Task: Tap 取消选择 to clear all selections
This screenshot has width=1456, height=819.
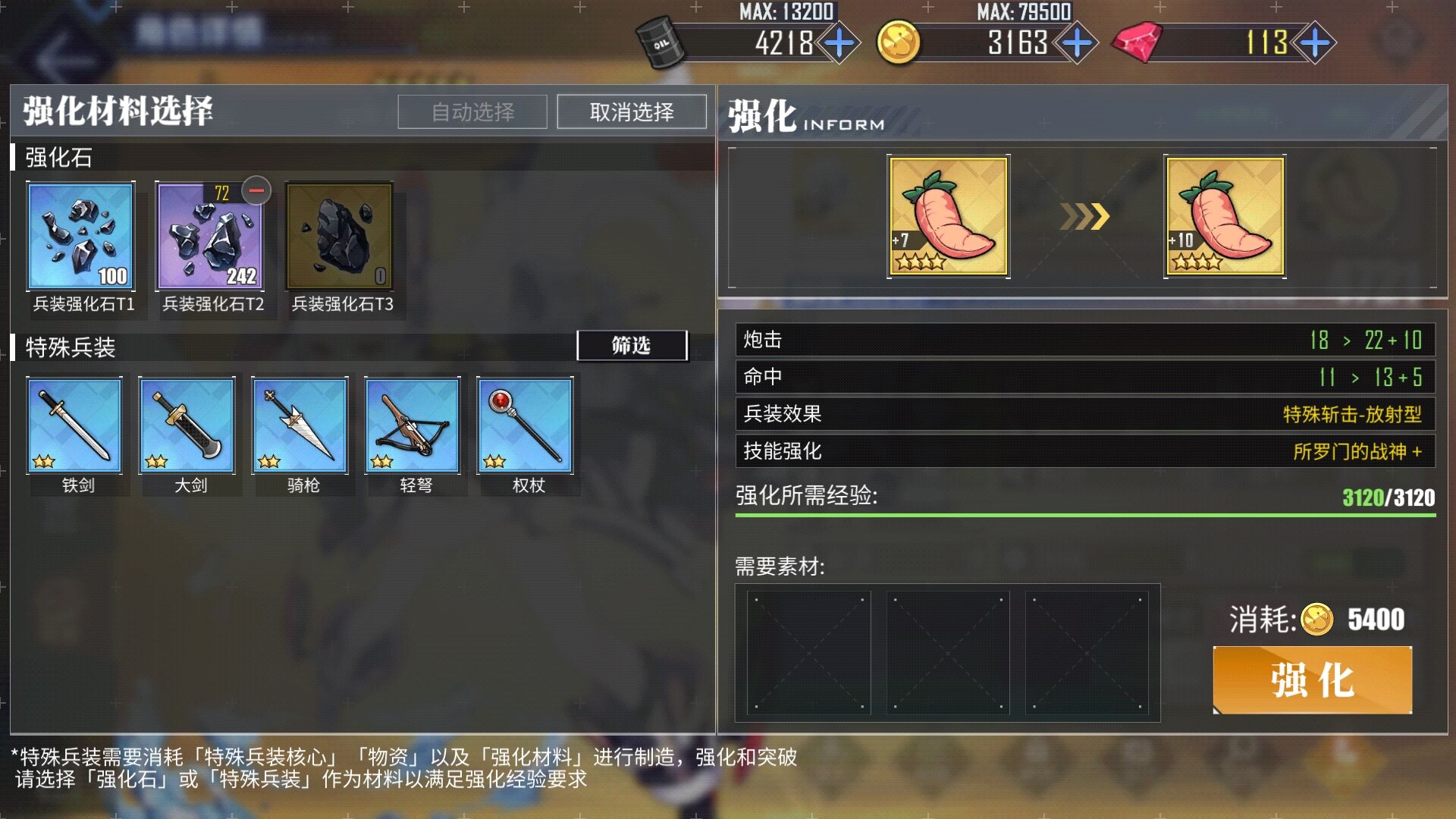Action: coord(630,111)
